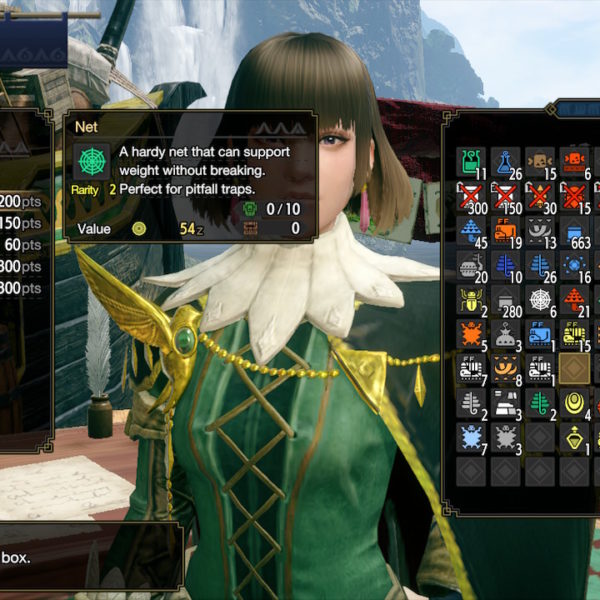Select the crossed-out item slot with 300
This screenshot has width=600, height=600.
pos(471,196)
